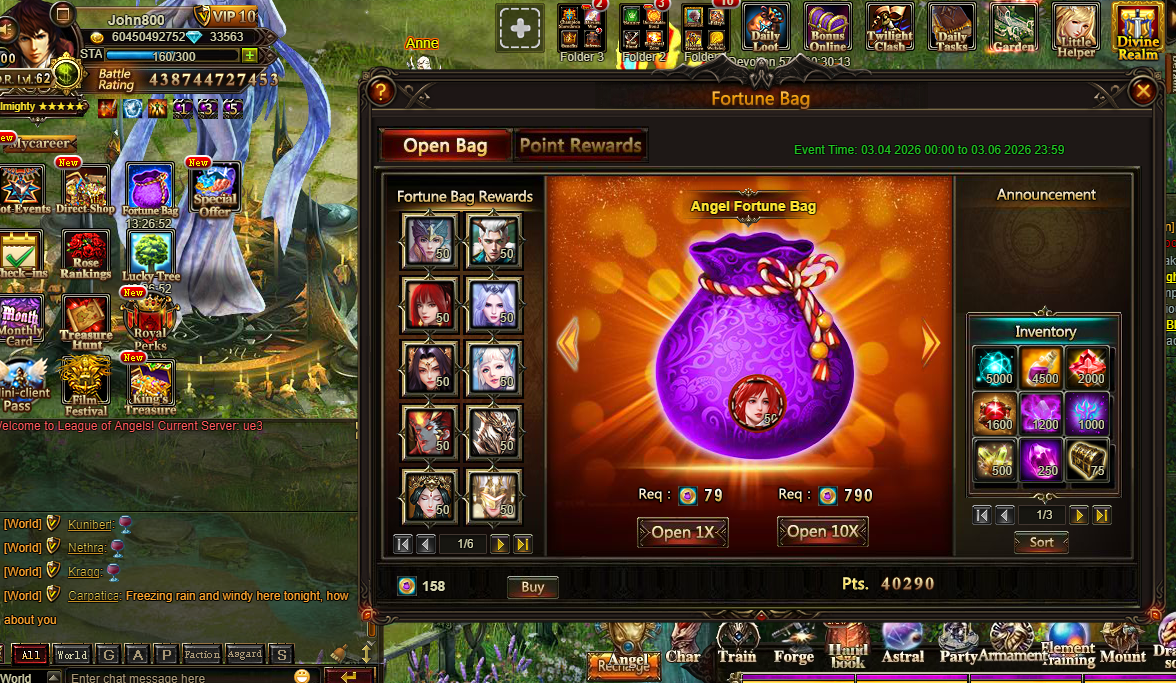Image resolution: width=1176 pixels, height=683 pixels.
Task: Open the Treasure Hunt event
Action: [x=86, y=319]
